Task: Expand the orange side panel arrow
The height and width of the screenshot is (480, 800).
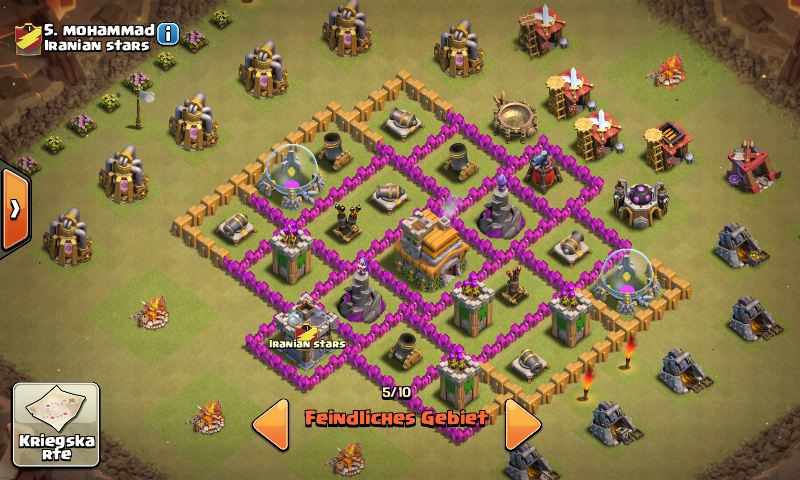Action: (14, 209)
